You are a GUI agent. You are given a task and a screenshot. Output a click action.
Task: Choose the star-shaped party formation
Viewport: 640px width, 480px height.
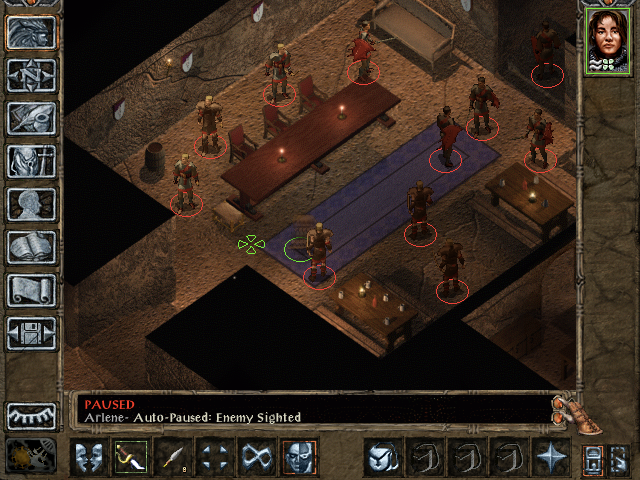click(550, 457)
